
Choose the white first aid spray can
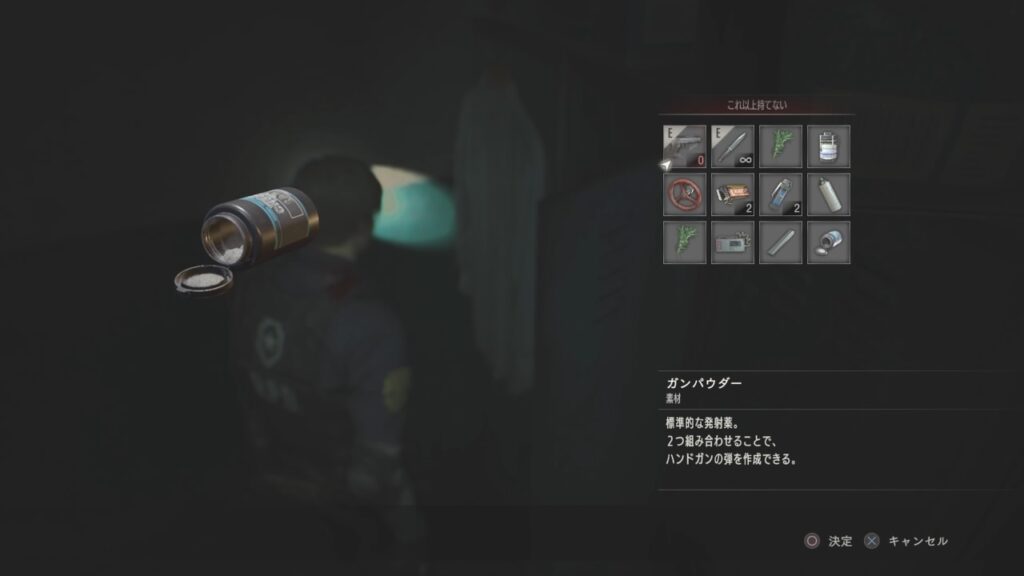[x=828, y=195]
